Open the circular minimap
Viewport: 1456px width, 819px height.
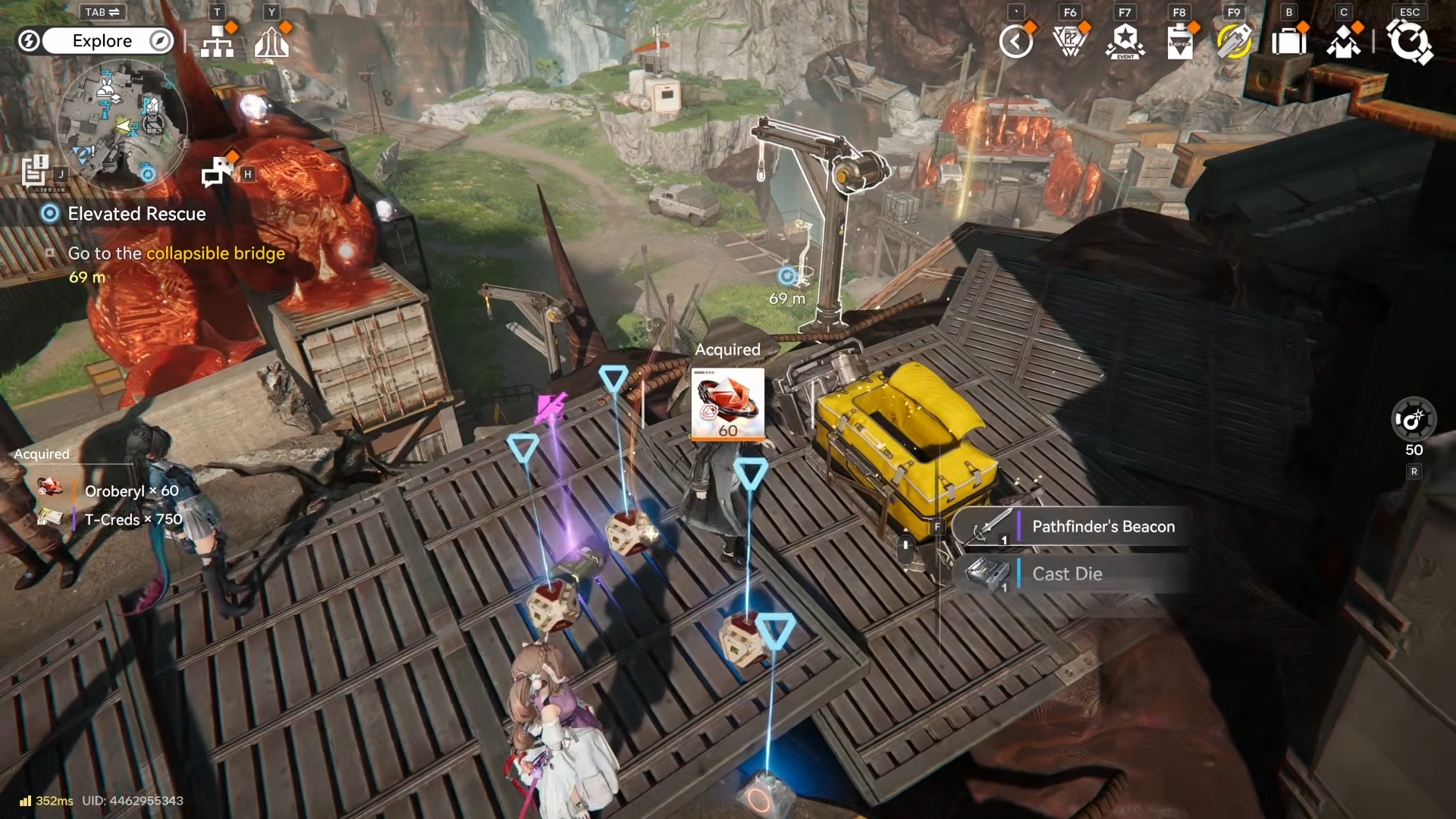122,124
